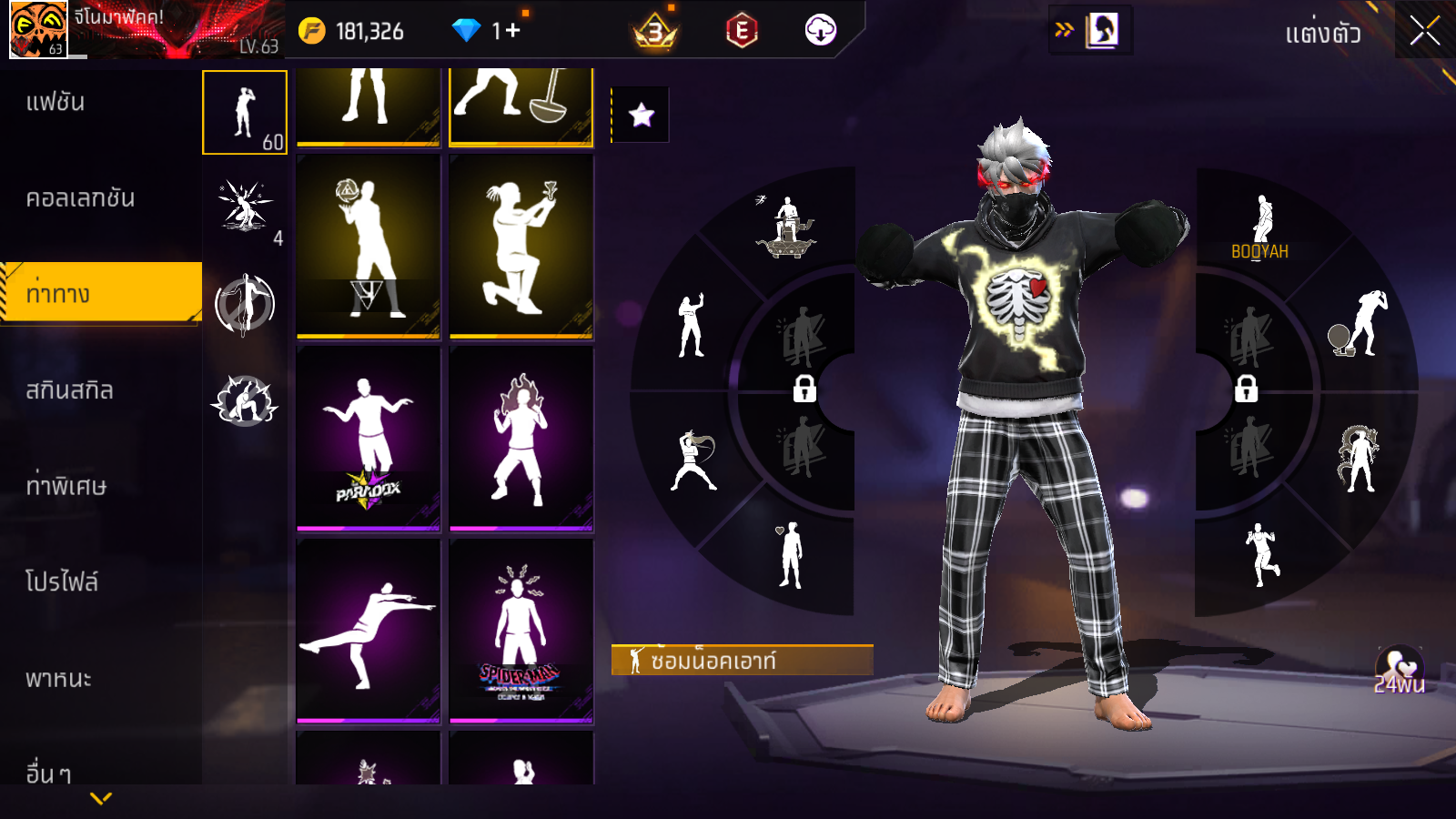
Task: Select the flaming head emote tile
Action: (521, 438)
